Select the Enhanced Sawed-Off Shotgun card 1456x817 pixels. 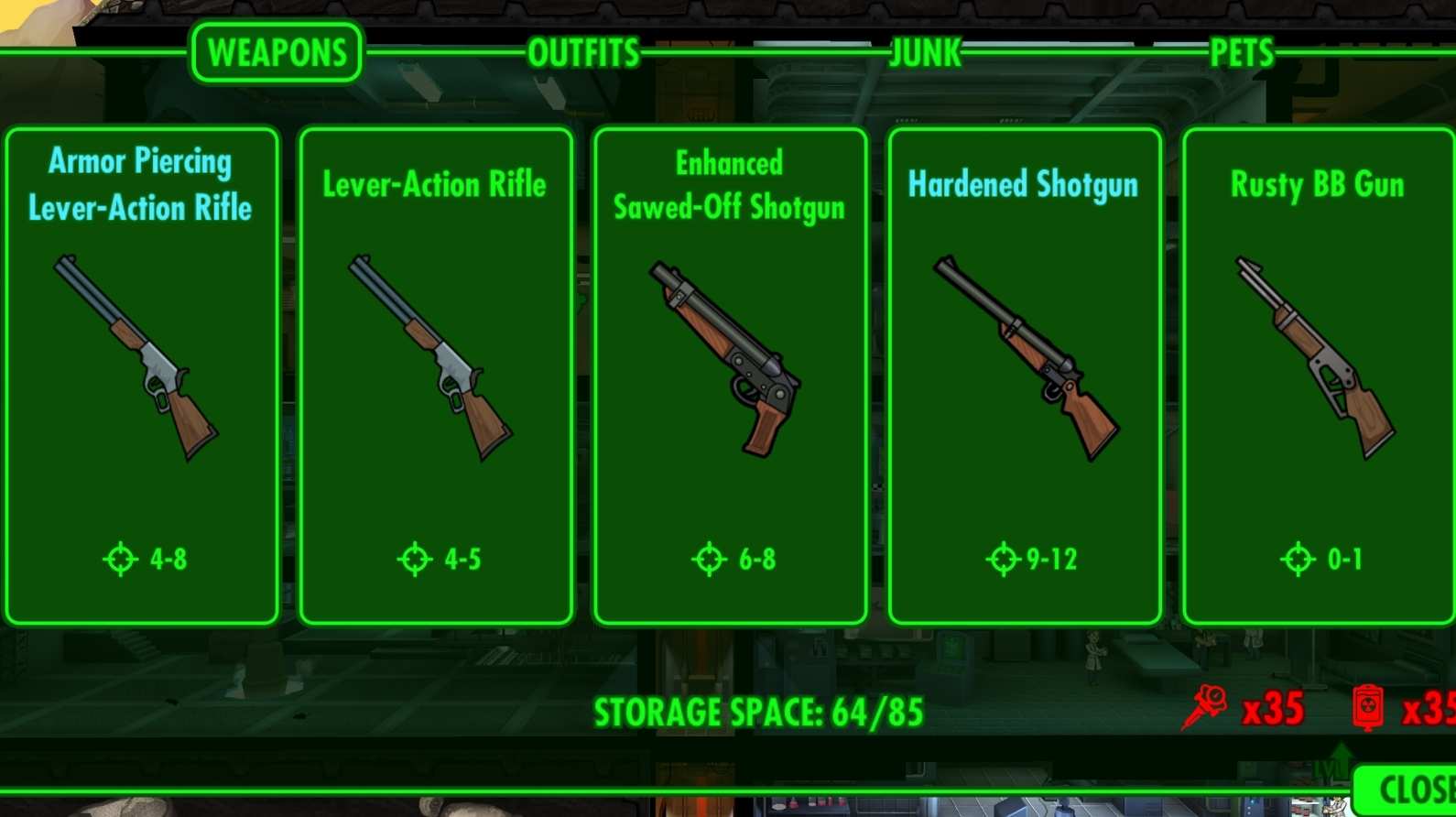tap(730, 376)
